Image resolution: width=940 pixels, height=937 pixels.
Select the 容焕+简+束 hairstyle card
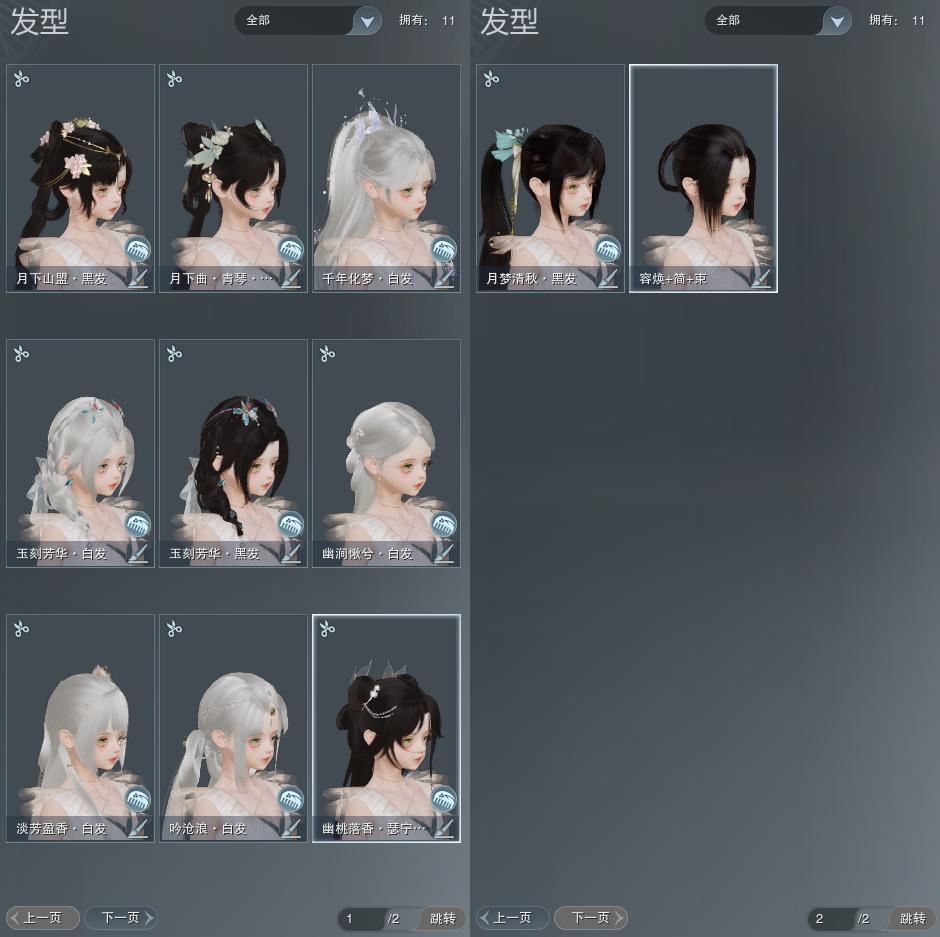click(703, 170)
